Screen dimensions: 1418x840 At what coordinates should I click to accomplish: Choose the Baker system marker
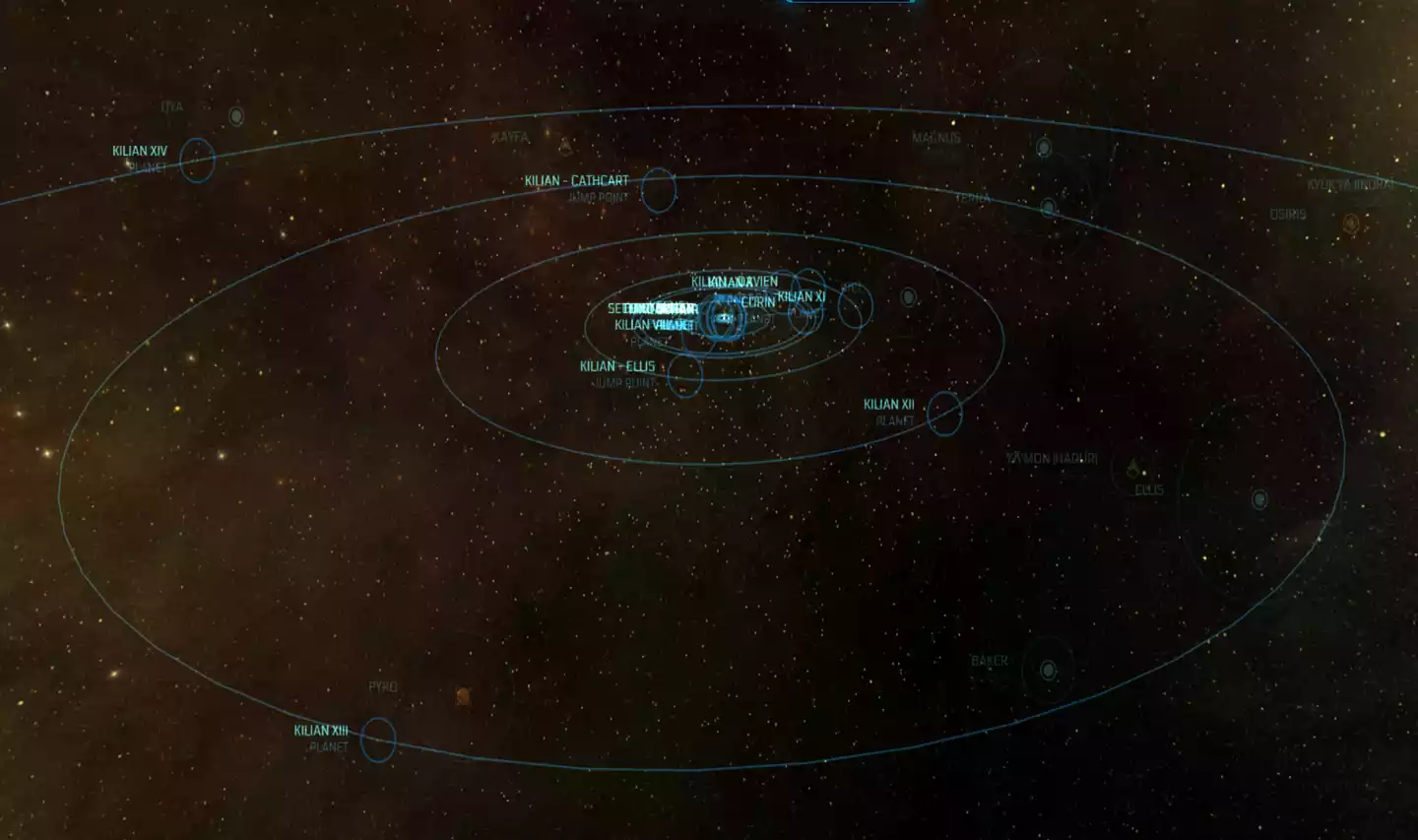1048,671
